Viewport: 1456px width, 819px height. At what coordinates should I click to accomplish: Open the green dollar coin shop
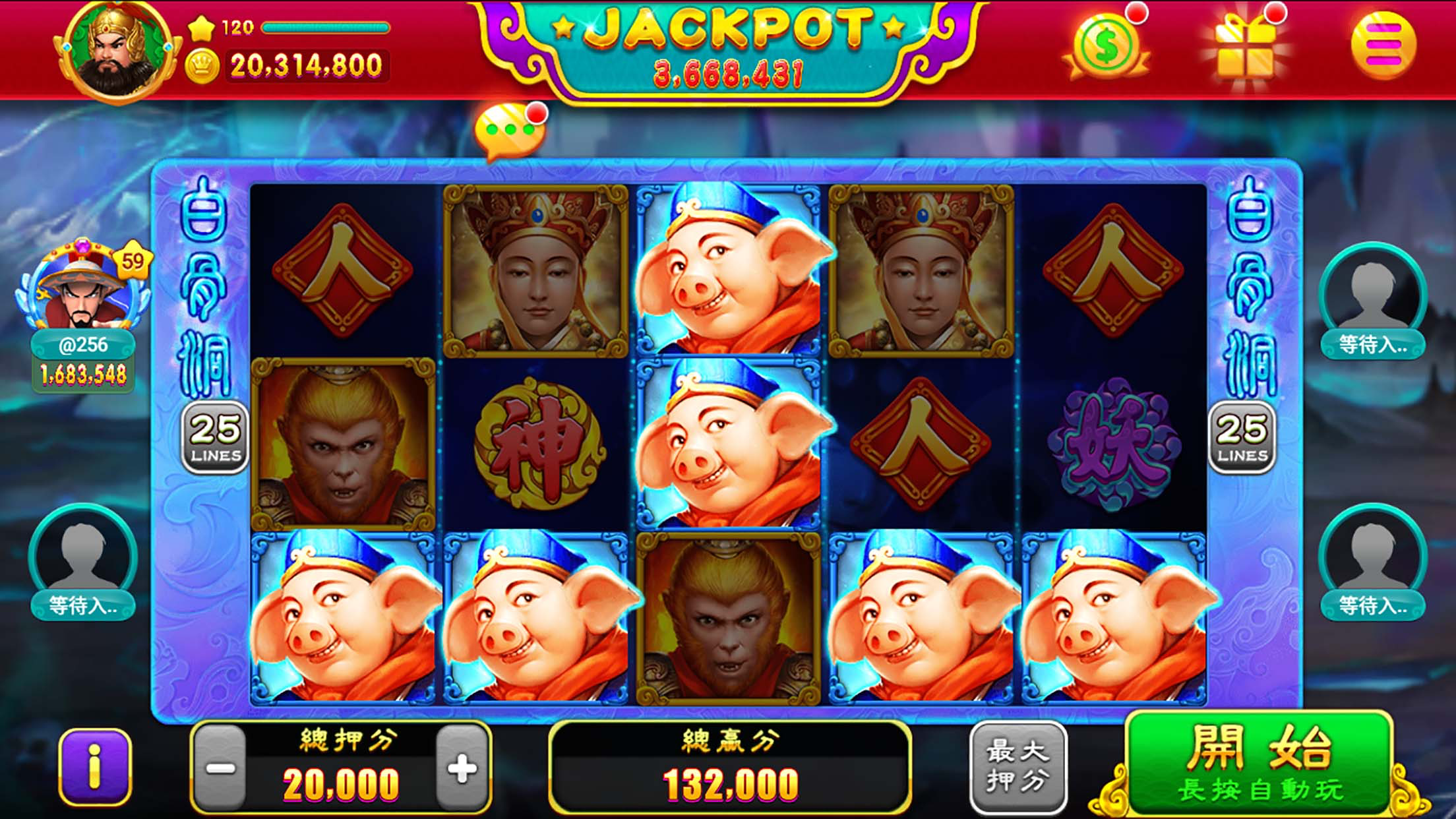(1106, 46)
